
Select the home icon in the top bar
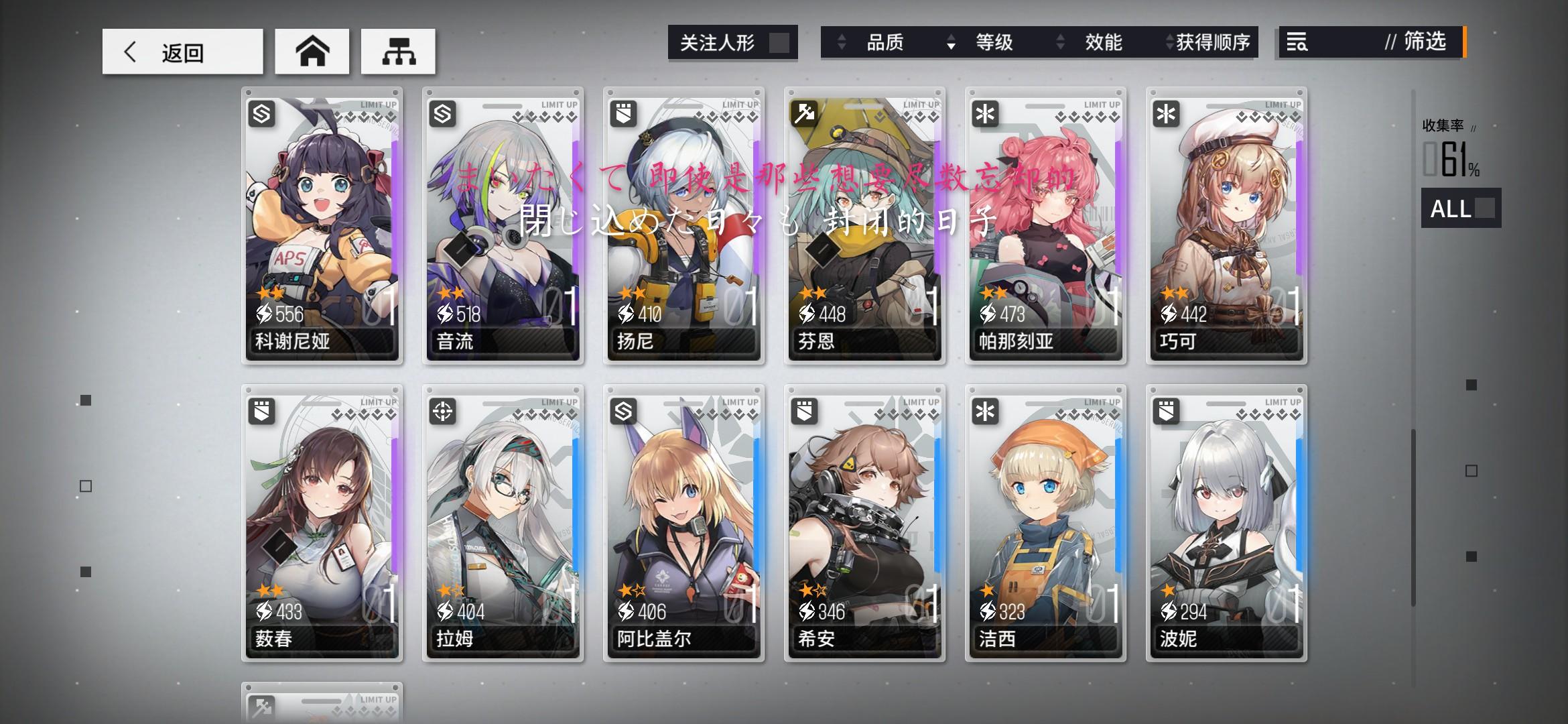[312, 51]
